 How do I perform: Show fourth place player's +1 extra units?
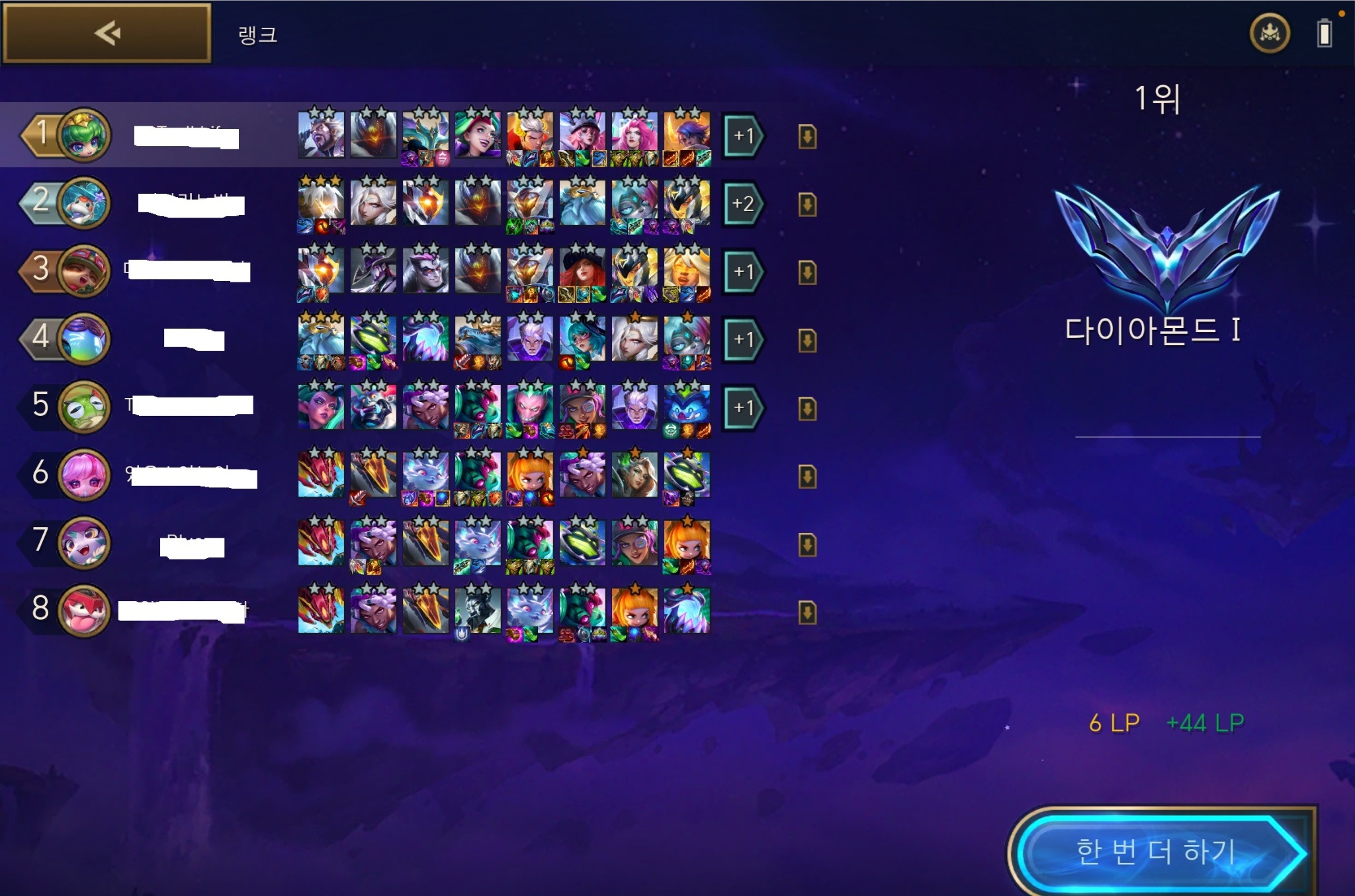point(743,340)
